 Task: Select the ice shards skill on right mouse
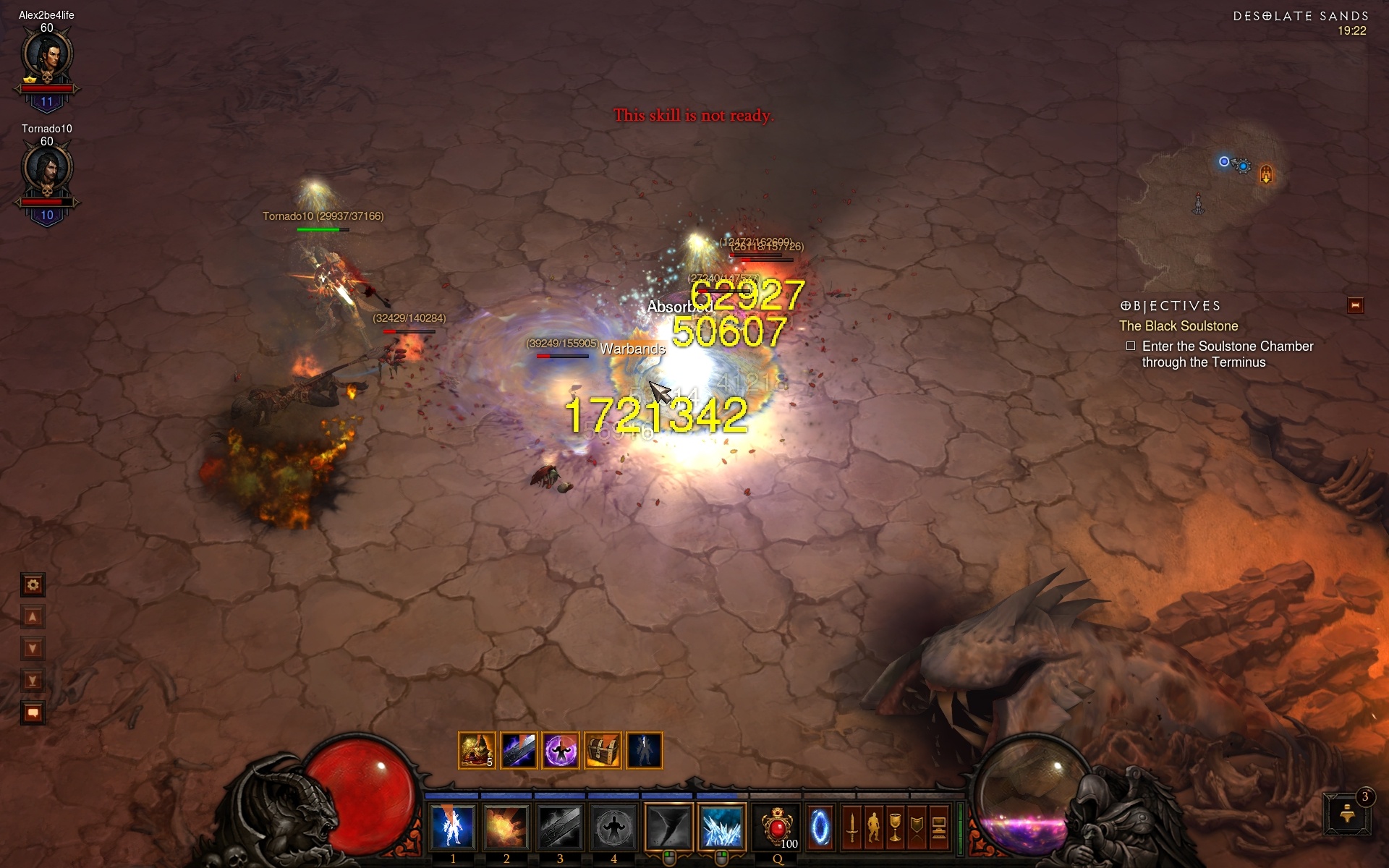tap(721, 827)
